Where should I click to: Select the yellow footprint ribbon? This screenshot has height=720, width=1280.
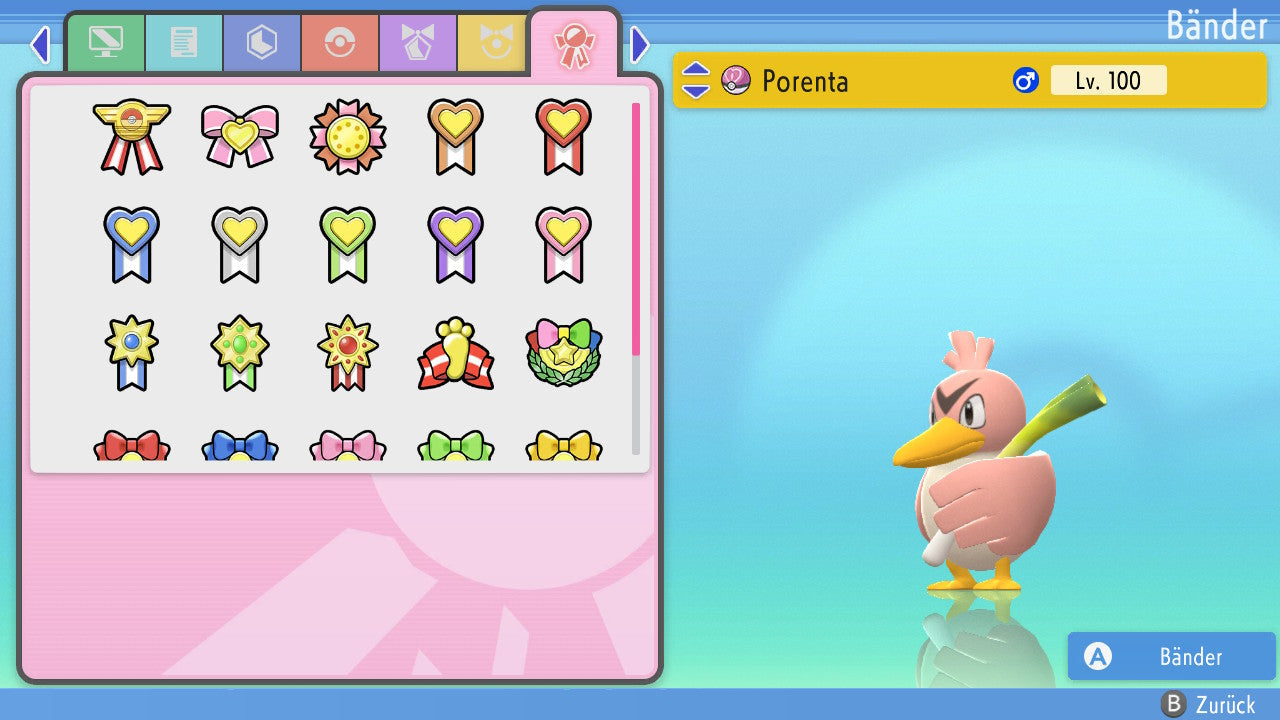coord(455,353)
